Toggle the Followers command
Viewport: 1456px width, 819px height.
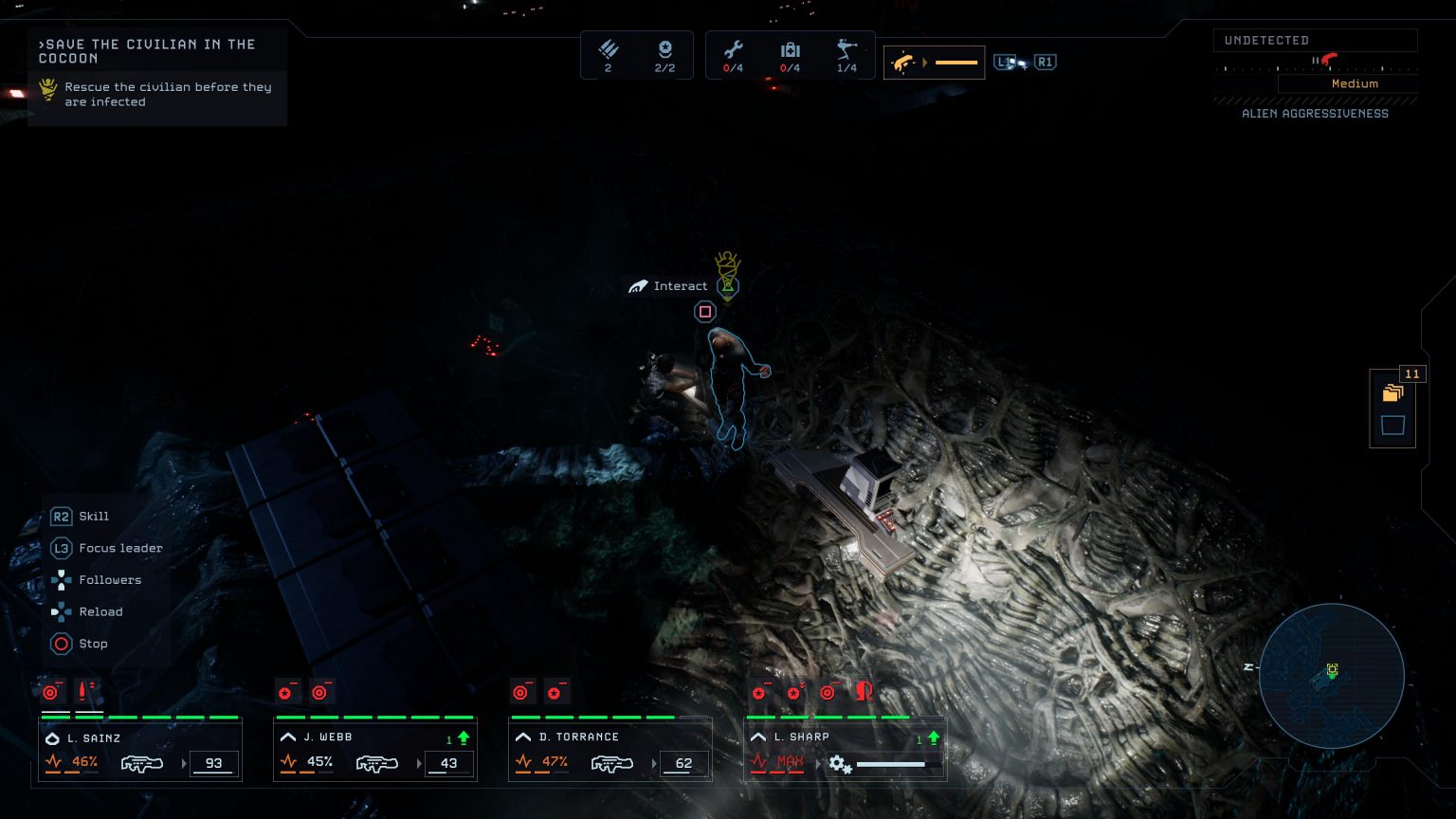click(x=109, y=580)
